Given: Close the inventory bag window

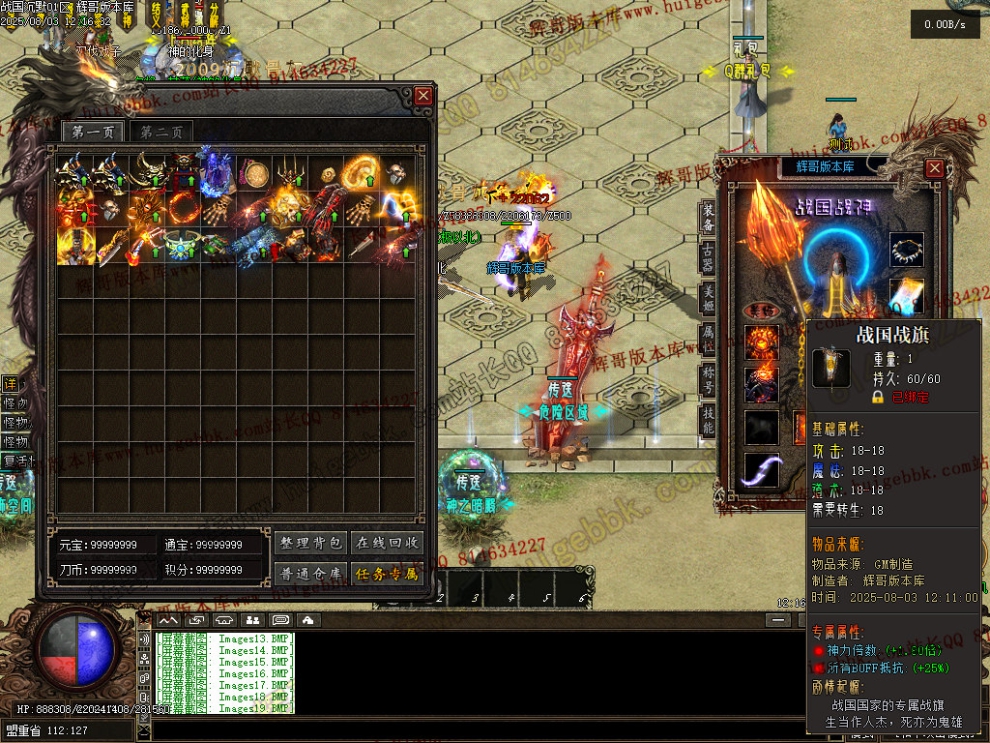Looking at the screenshot, I should (423, 96).
